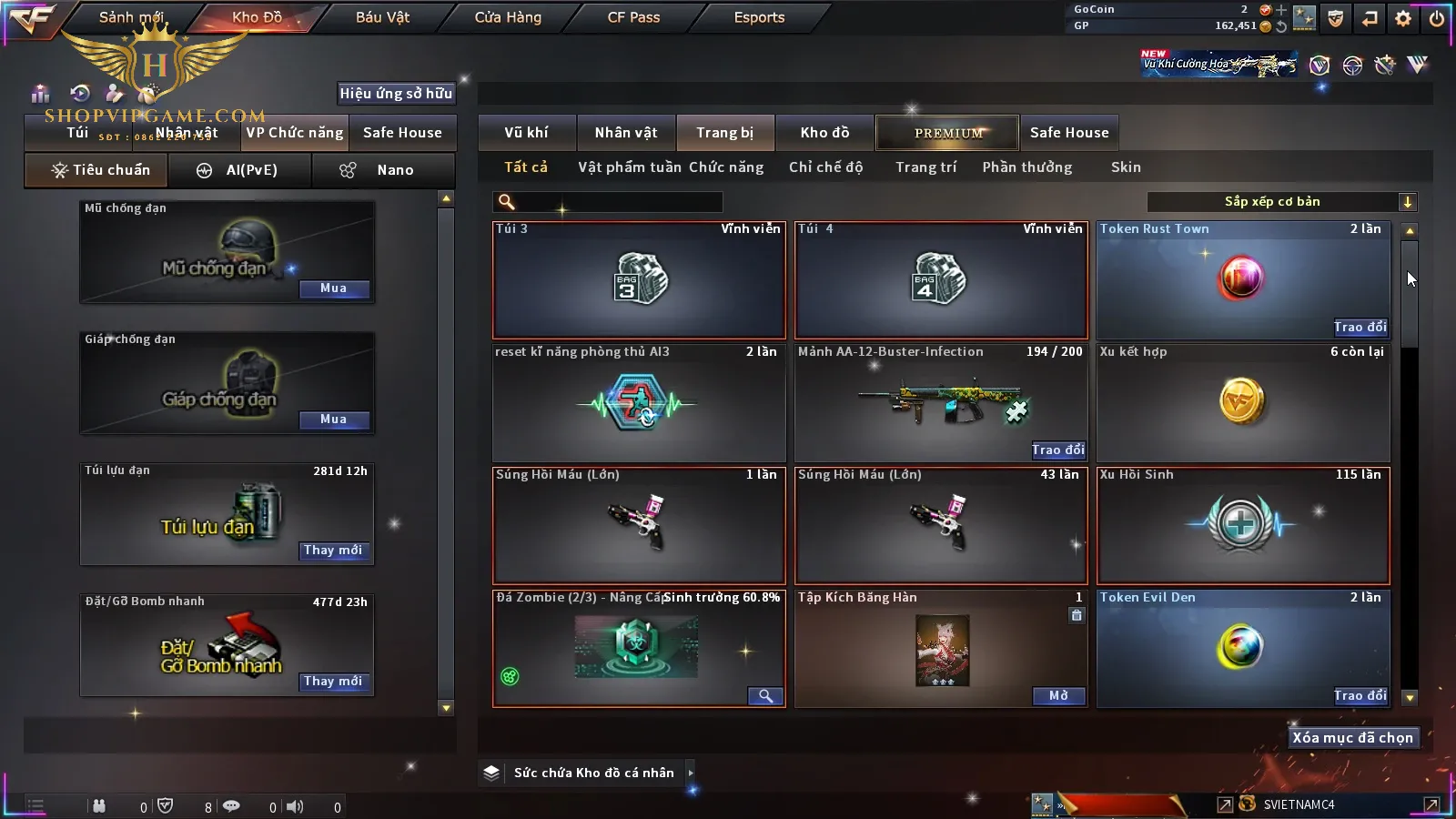Select the Túi 3 bag item
Image resolution: width=1456 pixels, height=819 pixels.
639,280
